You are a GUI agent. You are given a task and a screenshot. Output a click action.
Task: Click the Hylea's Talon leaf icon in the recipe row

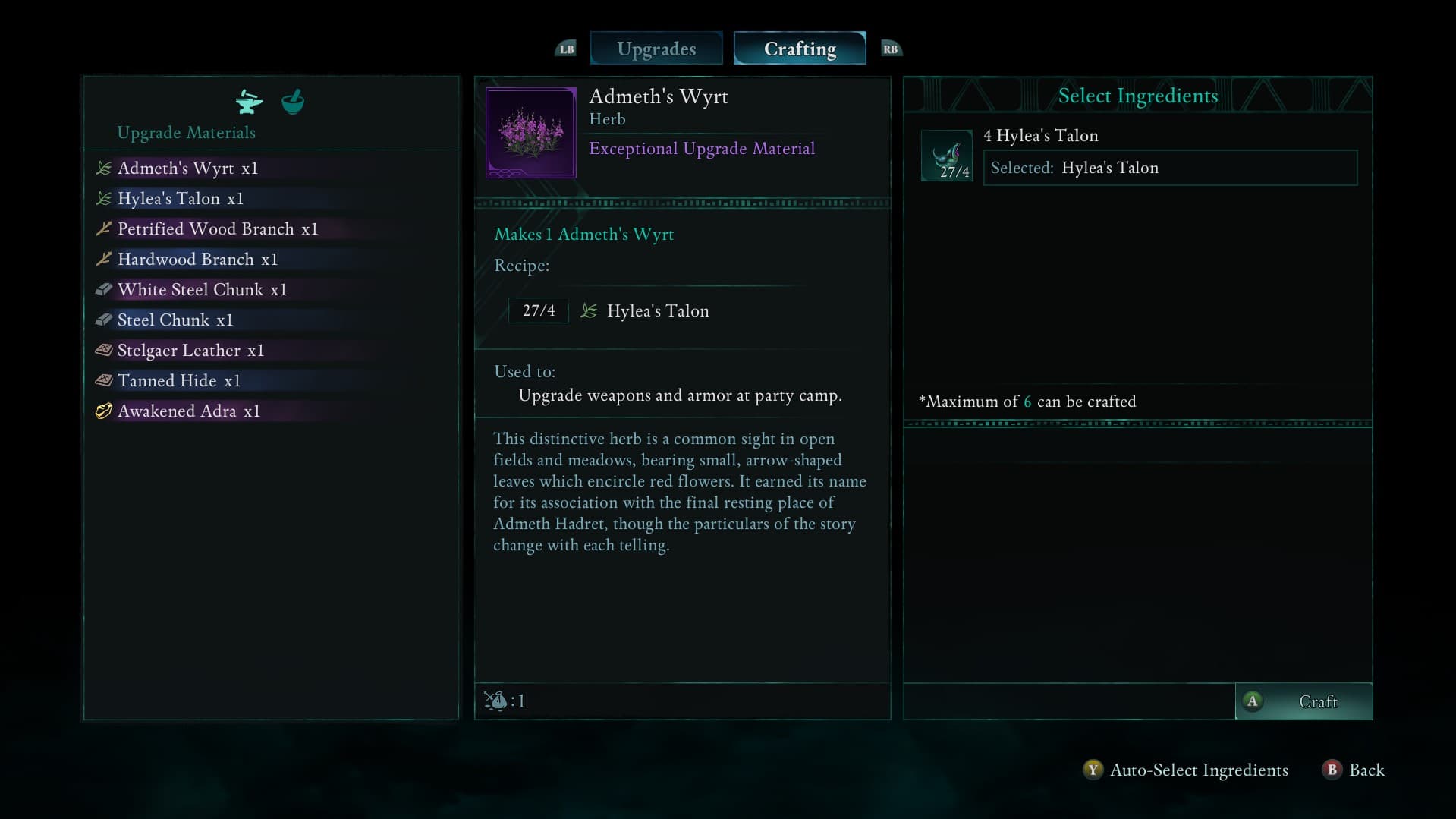pos(590,310)
